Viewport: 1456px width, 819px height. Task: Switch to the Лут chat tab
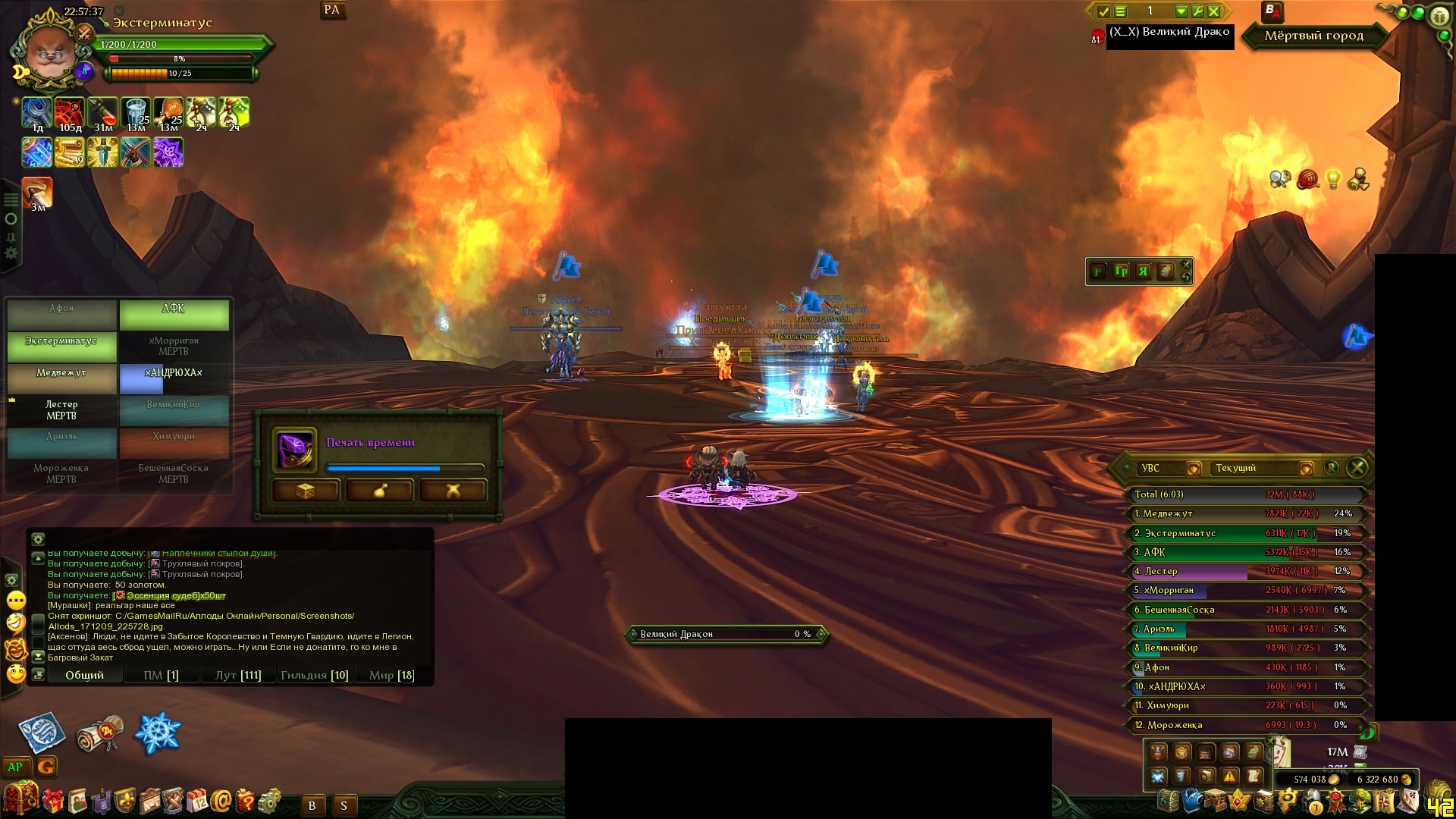[238, 675]
